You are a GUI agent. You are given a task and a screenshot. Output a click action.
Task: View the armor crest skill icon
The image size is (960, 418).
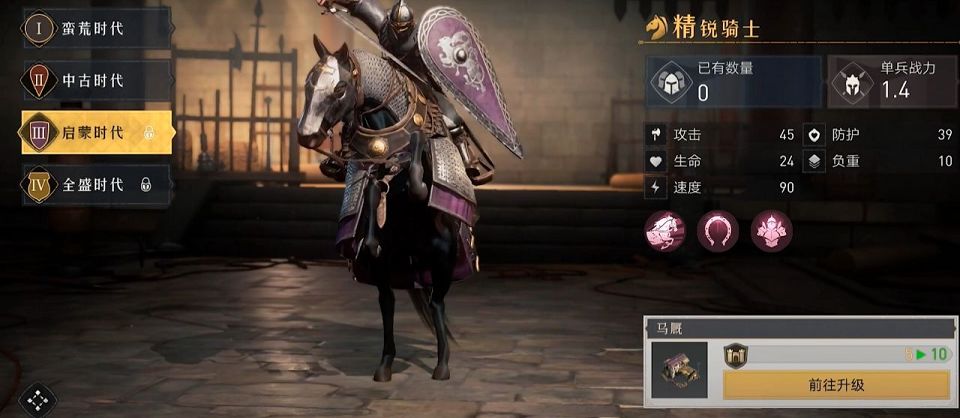point(771,231)
